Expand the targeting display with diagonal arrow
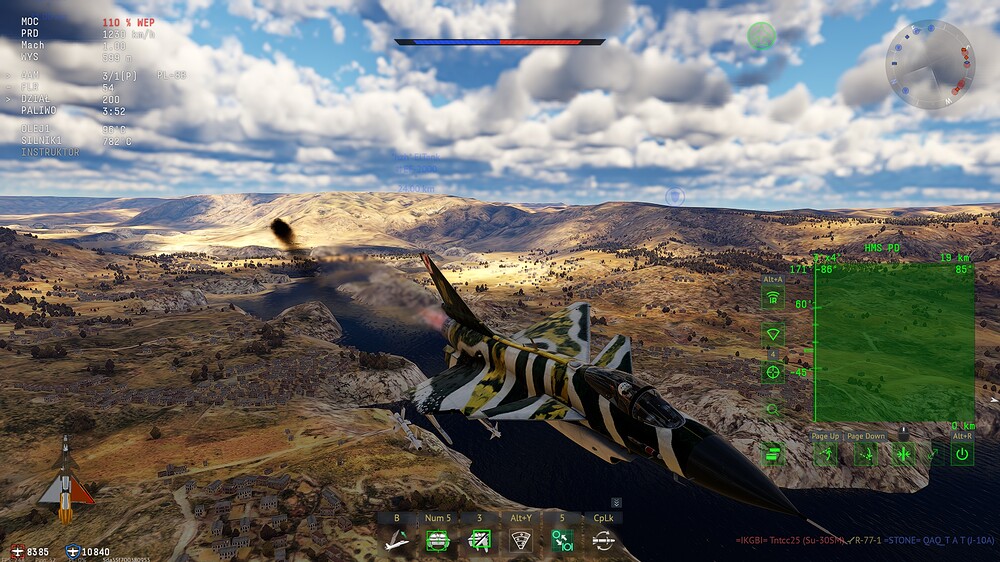The width and height of the screenshot is (1000, 562). (x=934, y=455)
